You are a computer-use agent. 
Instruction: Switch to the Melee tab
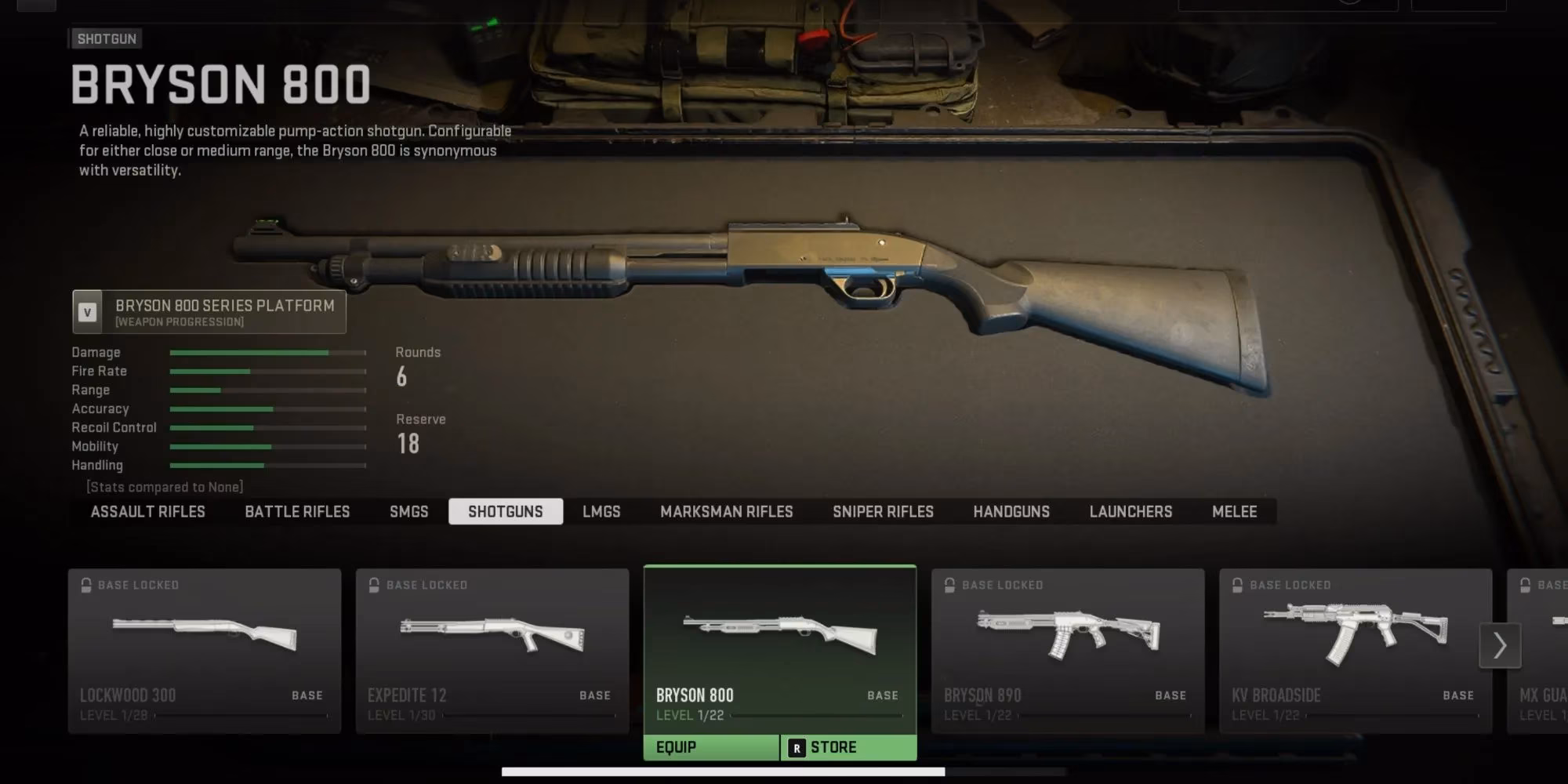coord(1234,512)
